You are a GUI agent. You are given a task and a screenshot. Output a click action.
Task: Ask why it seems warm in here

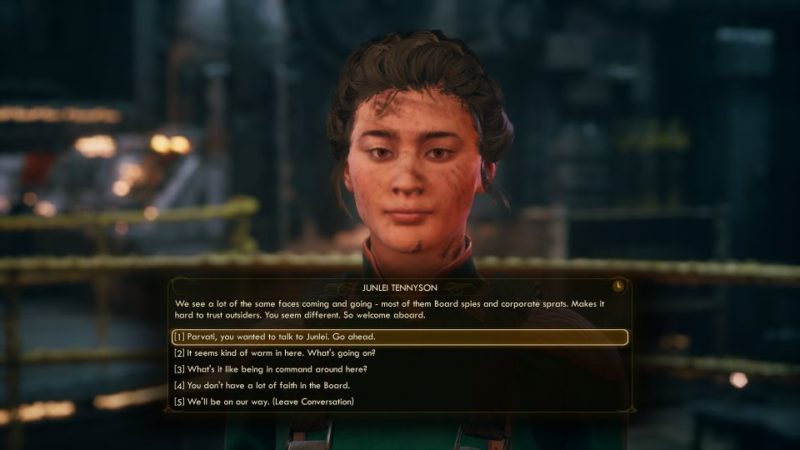274,353
